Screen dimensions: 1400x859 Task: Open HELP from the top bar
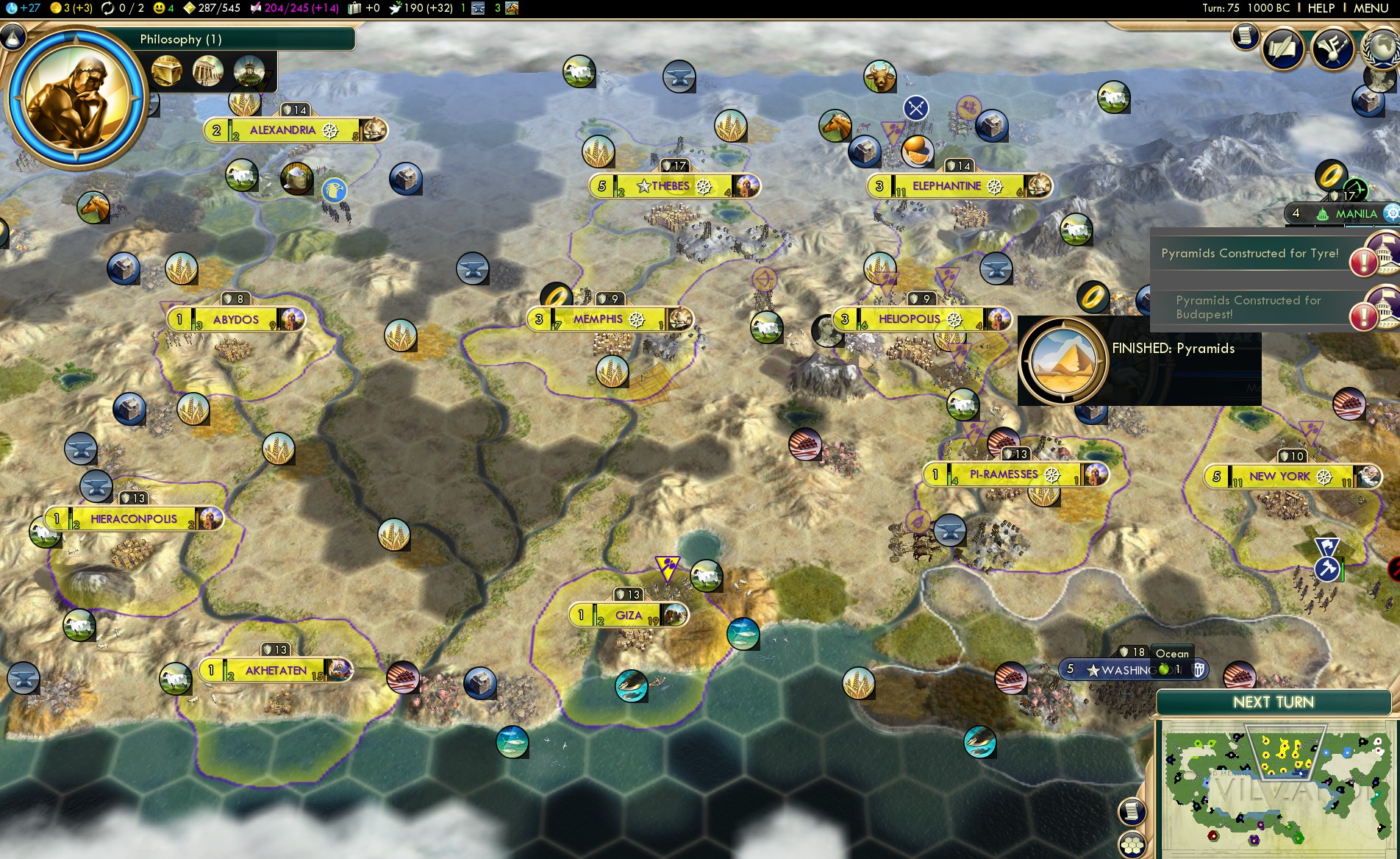[x=1321, y=8]
